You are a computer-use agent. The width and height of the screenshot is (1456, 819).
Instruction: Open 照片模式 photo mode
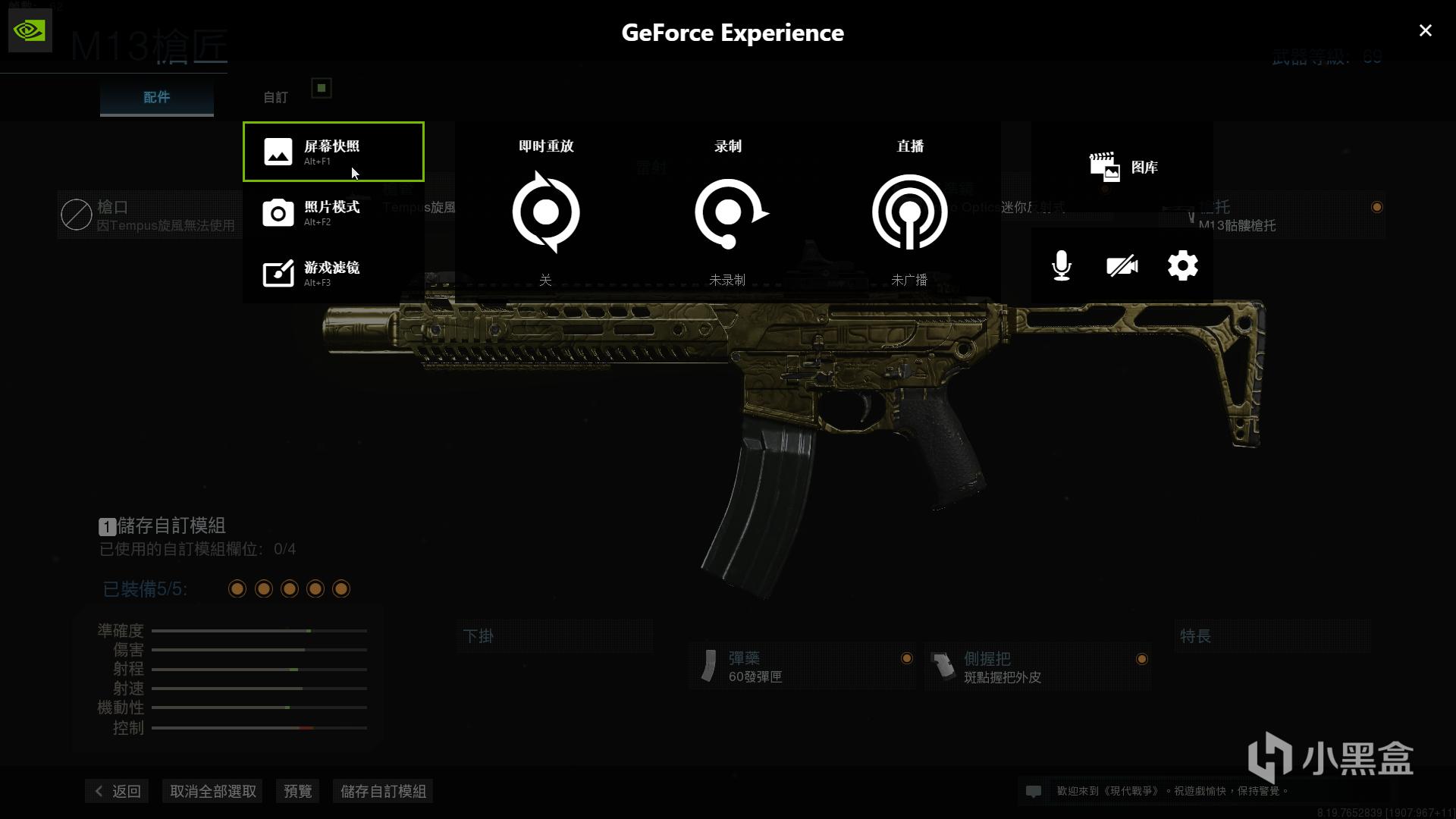pos(333,212)
